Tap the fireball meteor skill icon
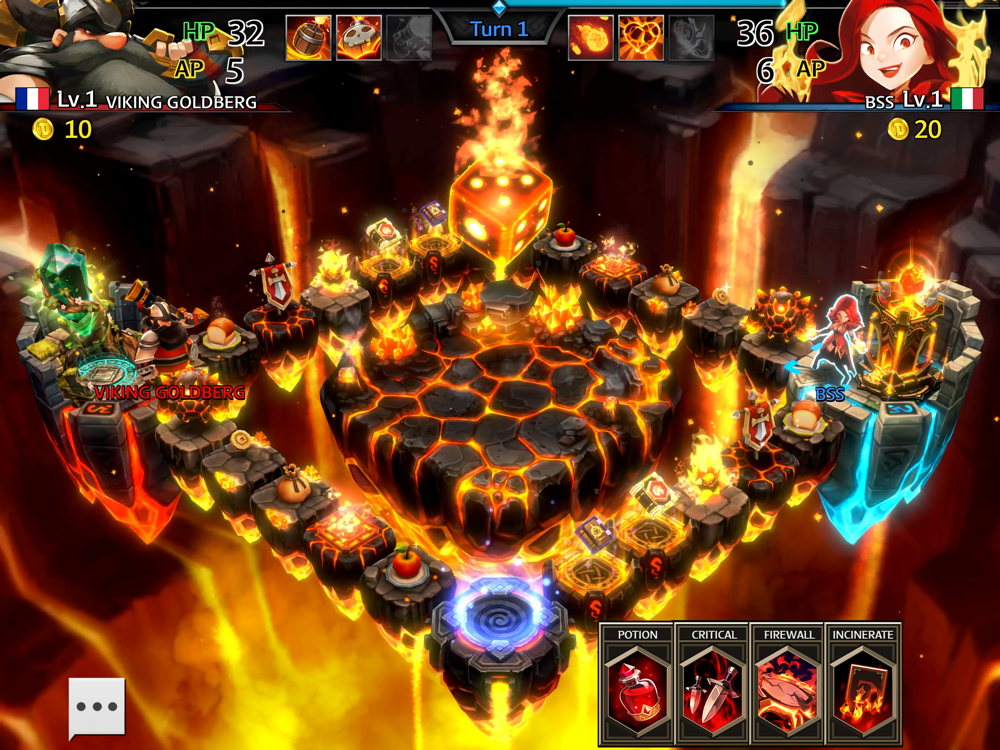The width and height of the screenshot is (1000, 750). (591, 38)
